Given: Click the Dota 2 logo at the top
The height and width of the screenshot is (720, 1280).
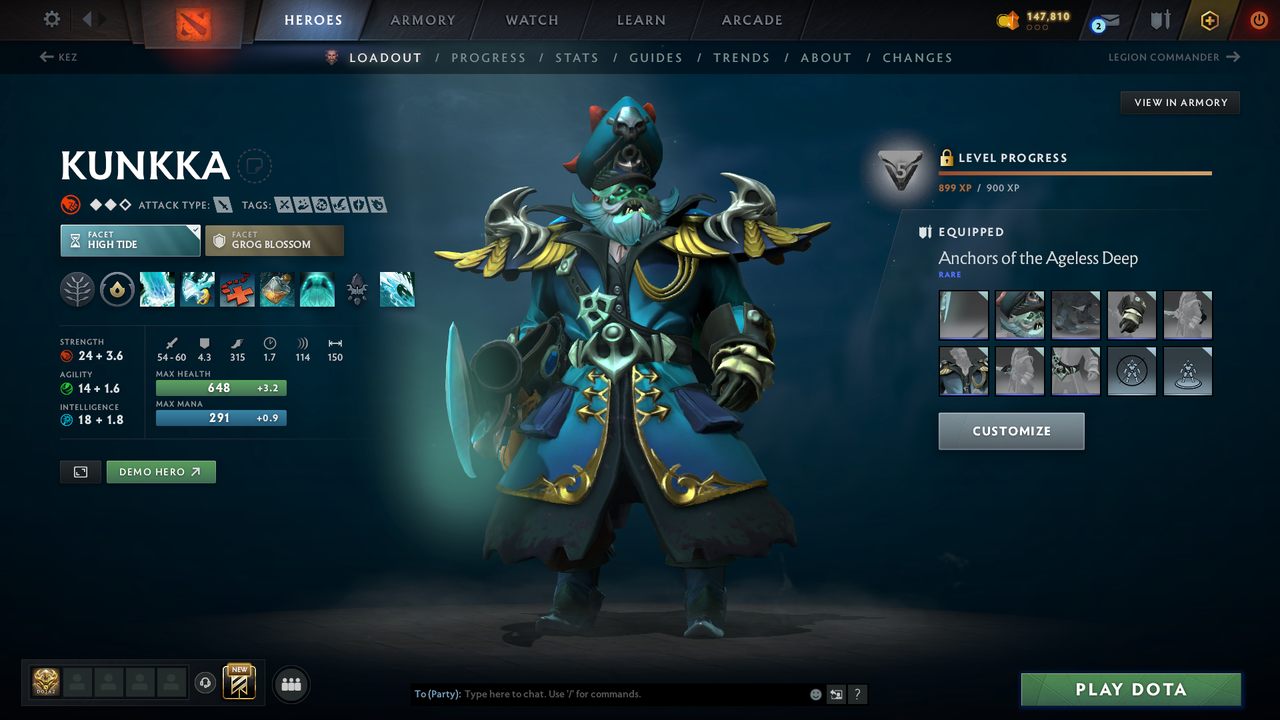Looking at the screenshot, I should (x=193, y=20).
